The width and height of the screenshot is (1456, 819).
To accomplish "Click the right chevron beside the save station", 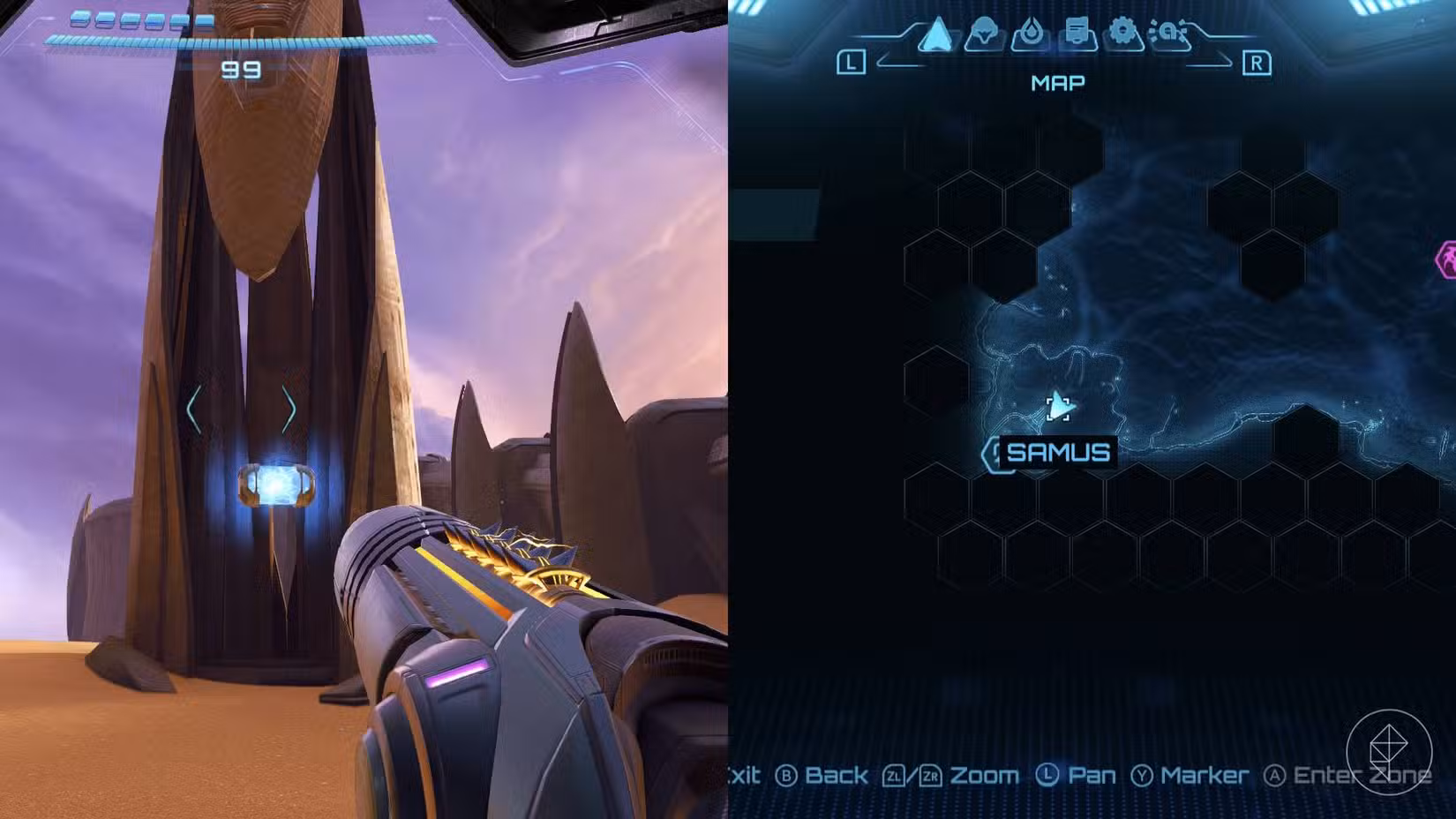I will (x=288, y=409).
